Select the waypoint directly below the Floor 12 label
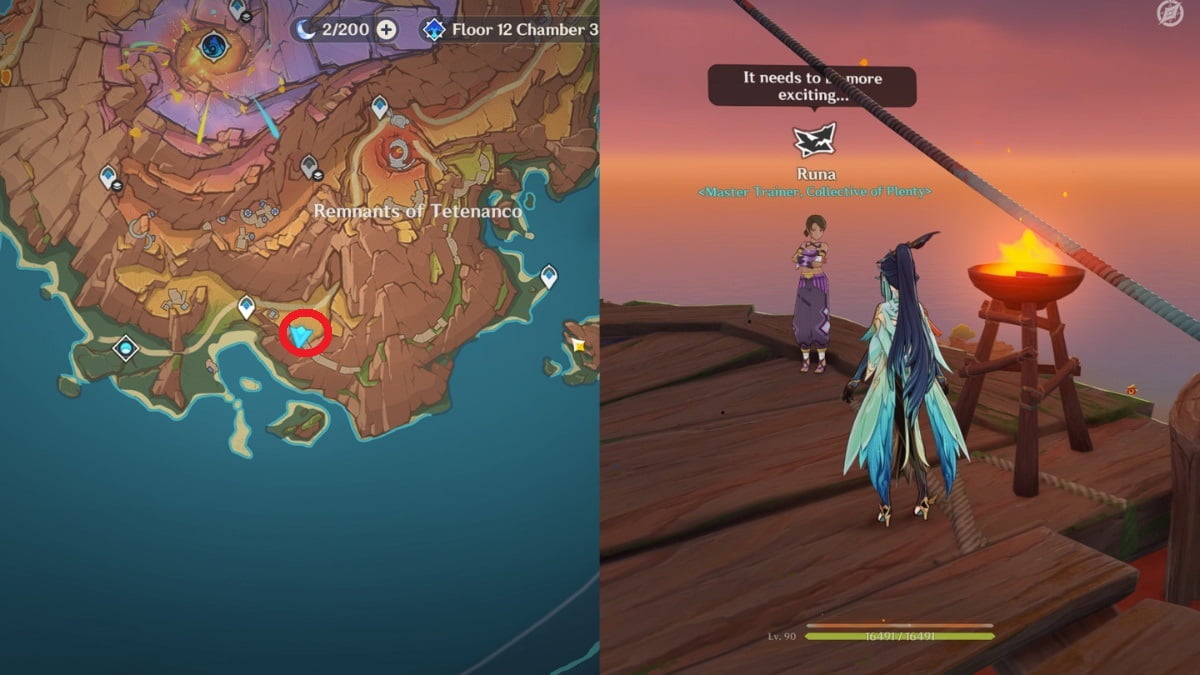 click(380, 106)
